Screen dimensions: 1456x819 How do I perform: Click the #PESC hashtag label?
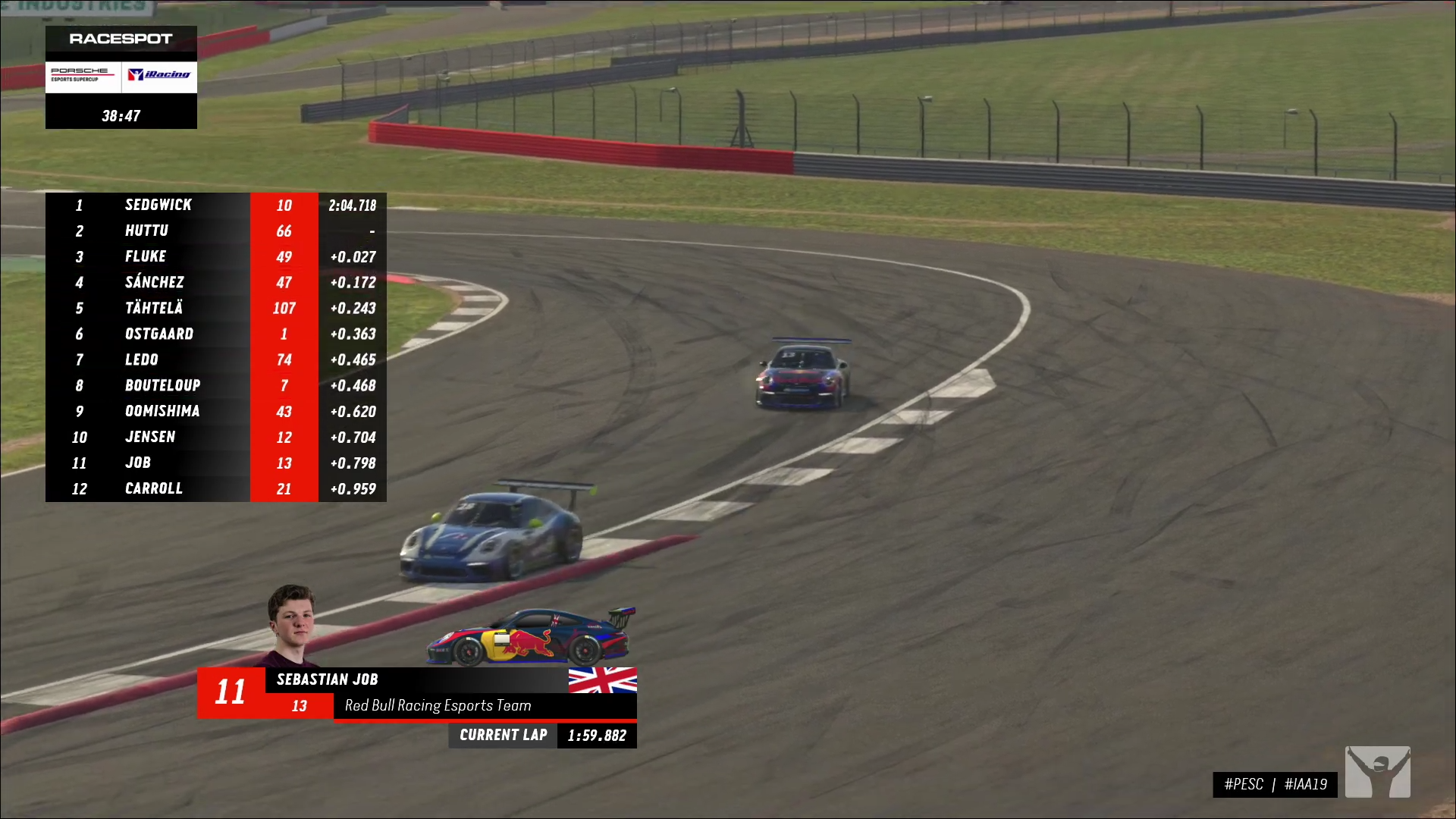click(x=1244, y=784)
